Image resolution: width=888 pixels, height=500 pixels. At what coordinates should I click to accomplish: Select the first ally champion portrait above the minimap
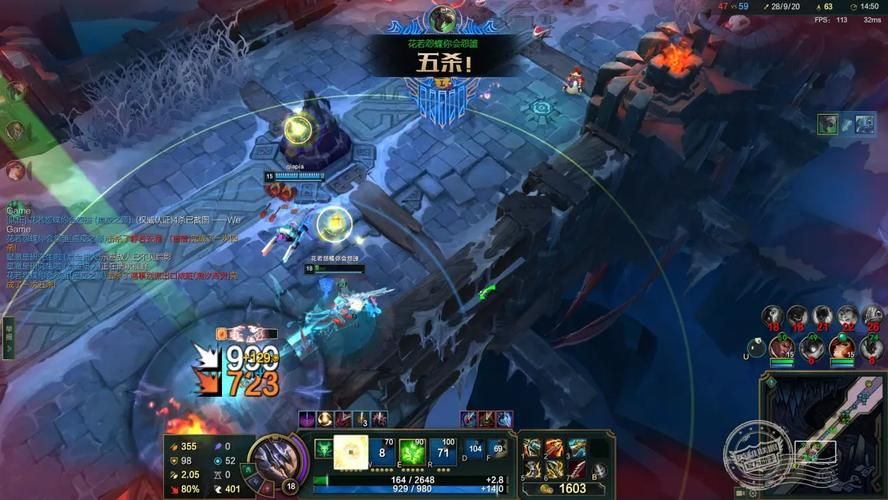tap(782, 348)
